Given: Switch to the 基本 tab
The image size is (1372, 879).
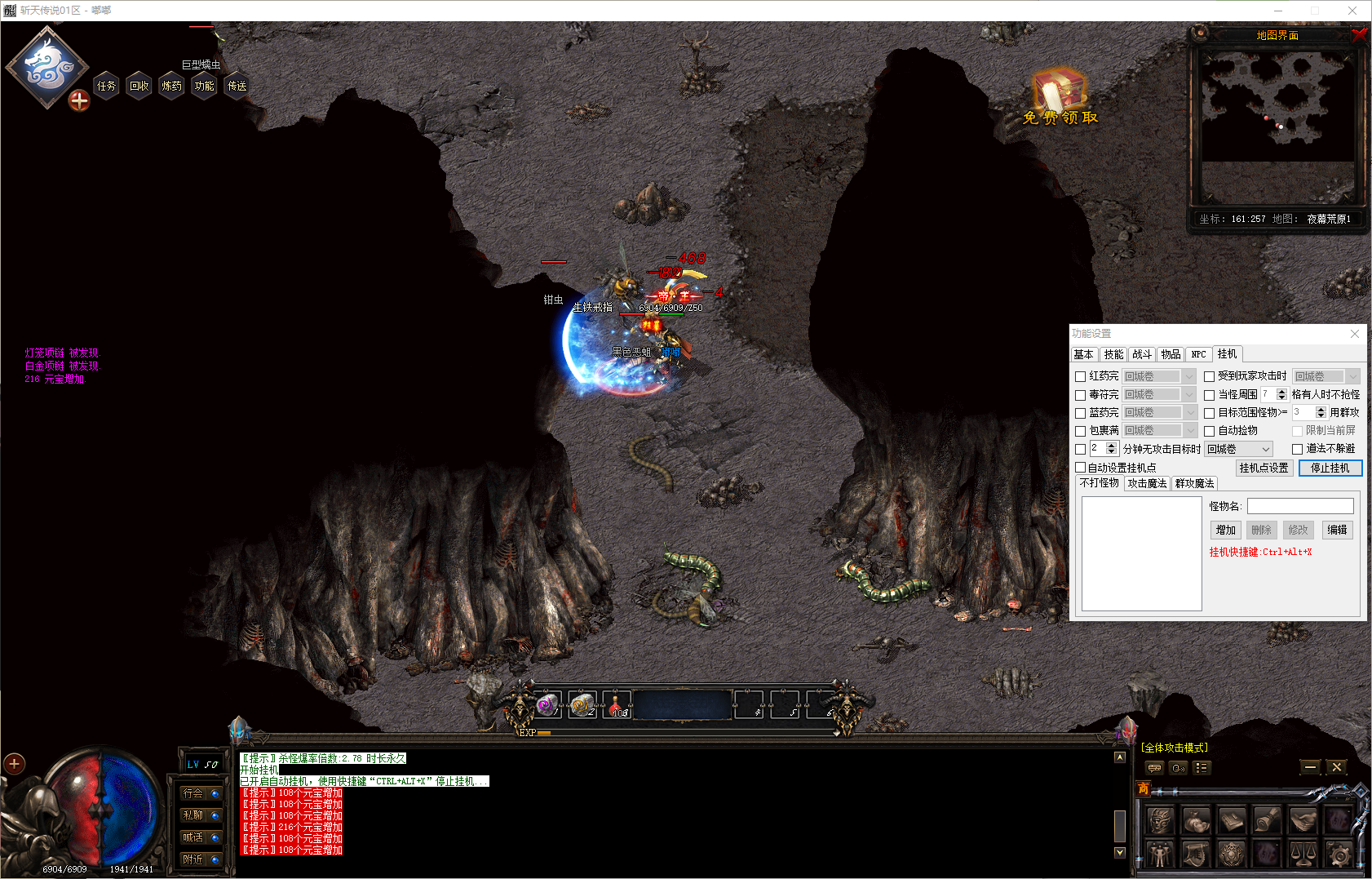Looking at the screenshot, I should 1083,354.
